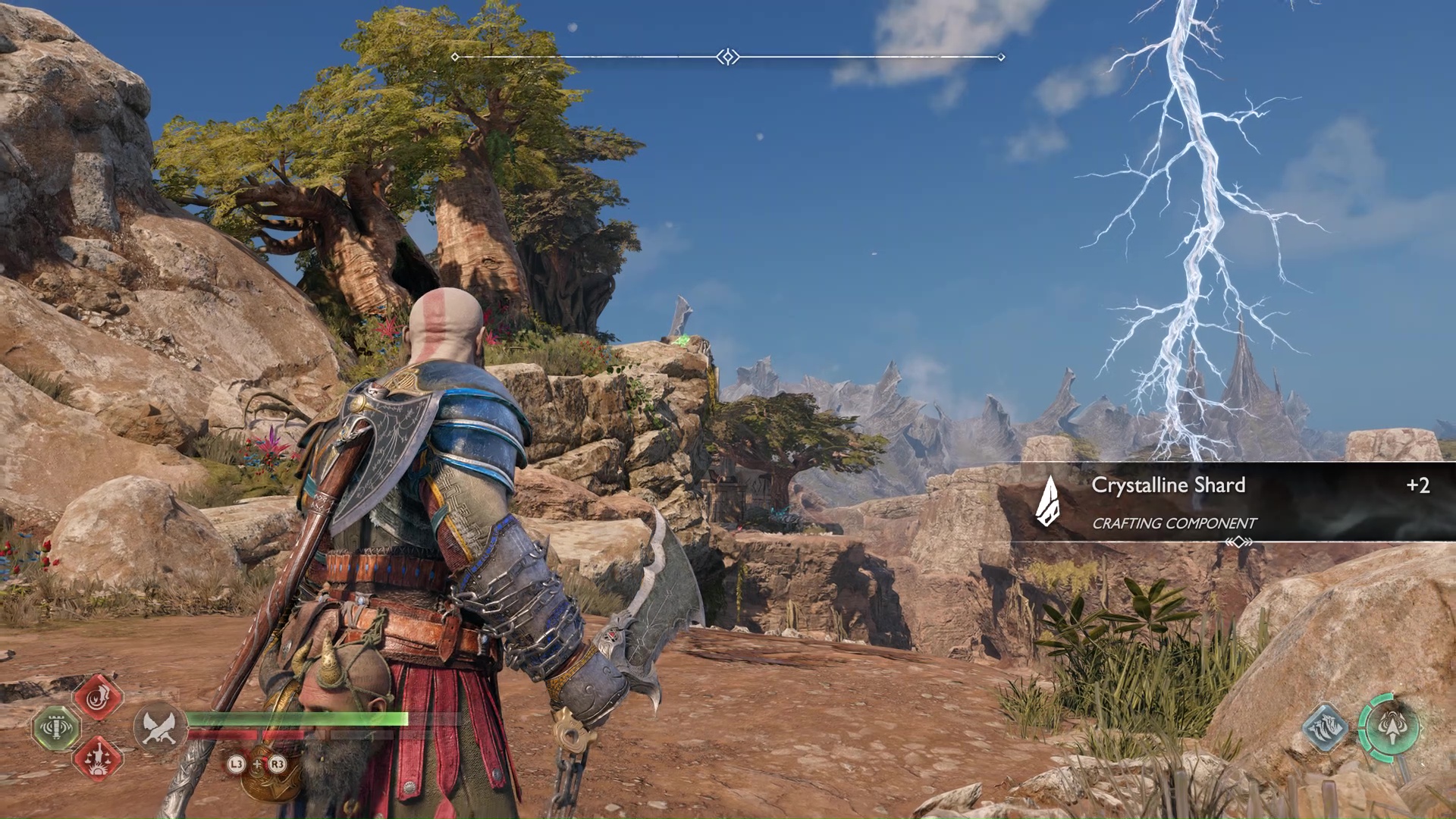This screenshot has height=819, width=1456.
Task: Activate the green shield ability icon
Action: [57, 728]
